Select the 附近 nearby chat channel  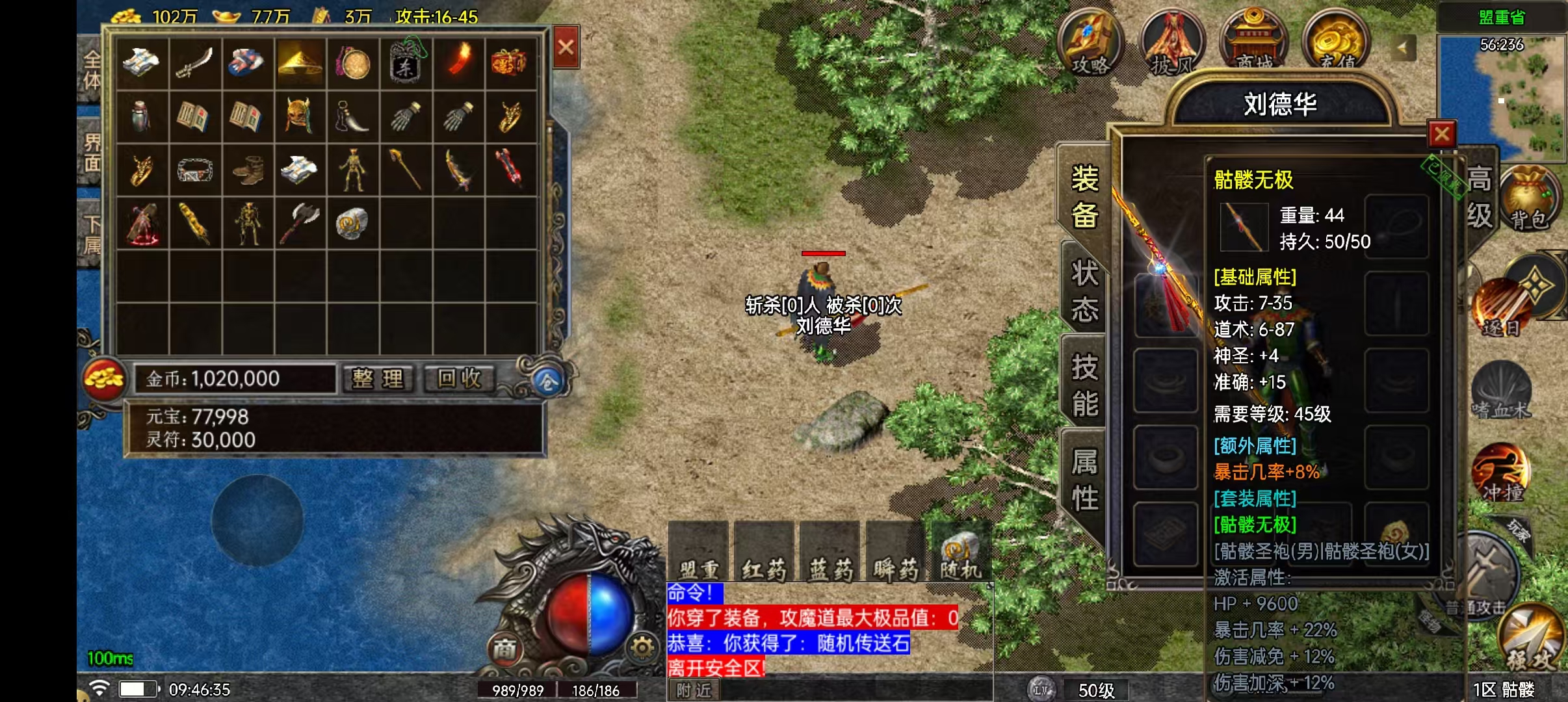693,690
